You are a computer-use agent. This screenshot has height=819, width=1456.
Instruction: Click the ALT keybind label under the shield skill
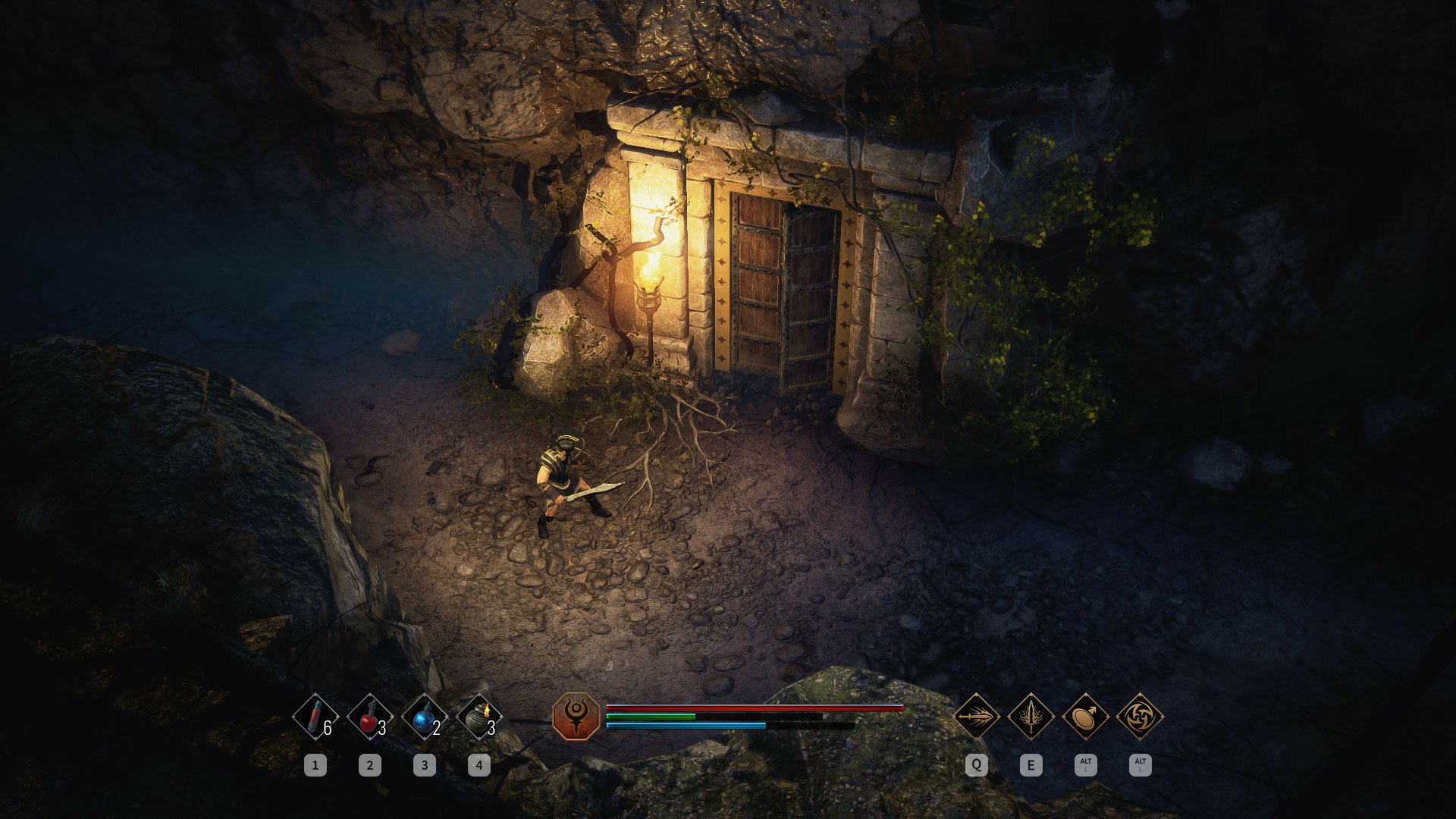pyautogui.click(x=1086, y=764)
